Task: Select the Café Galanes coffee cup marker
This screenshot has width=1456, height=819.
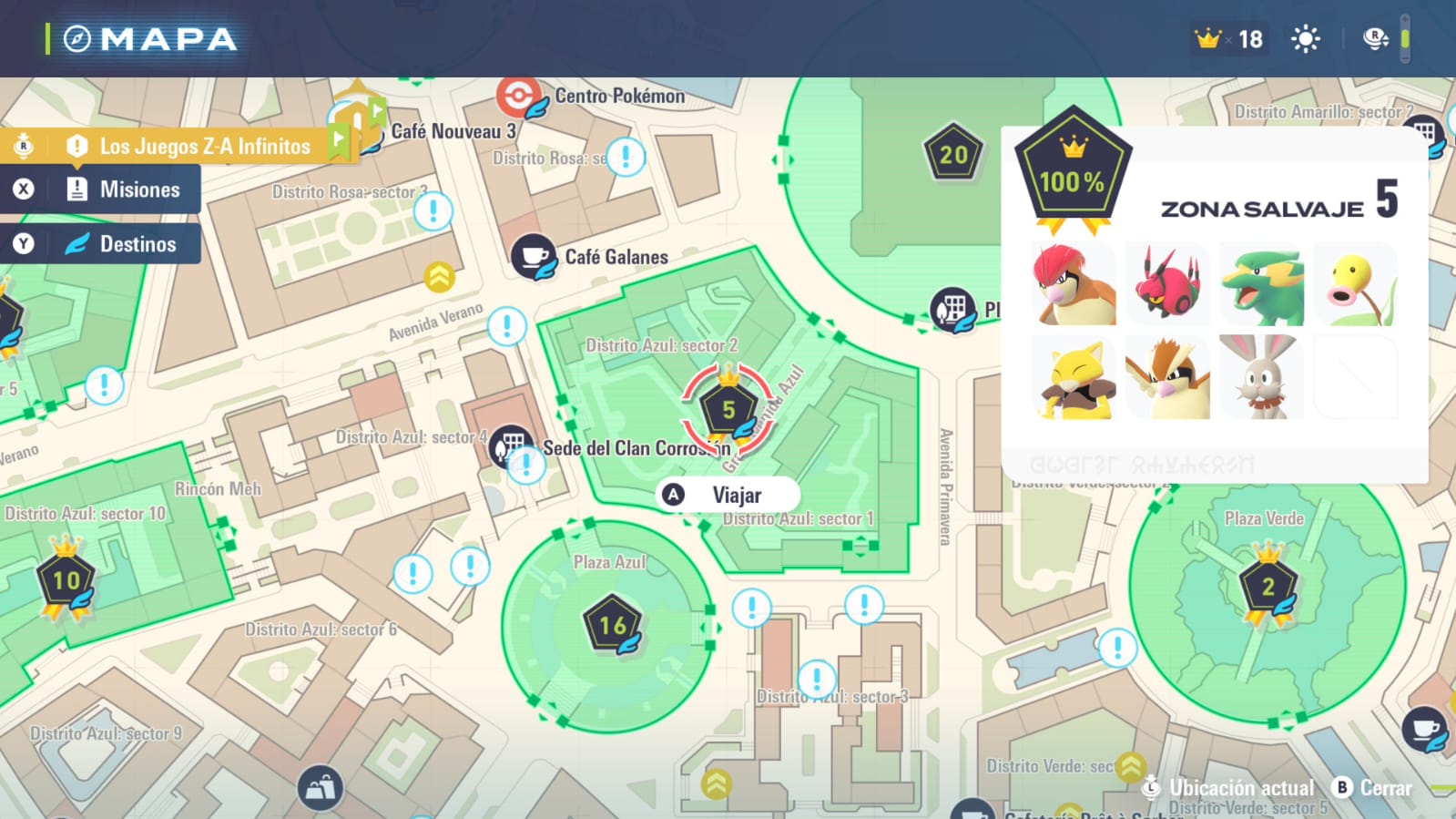Action: click(534, 257)
